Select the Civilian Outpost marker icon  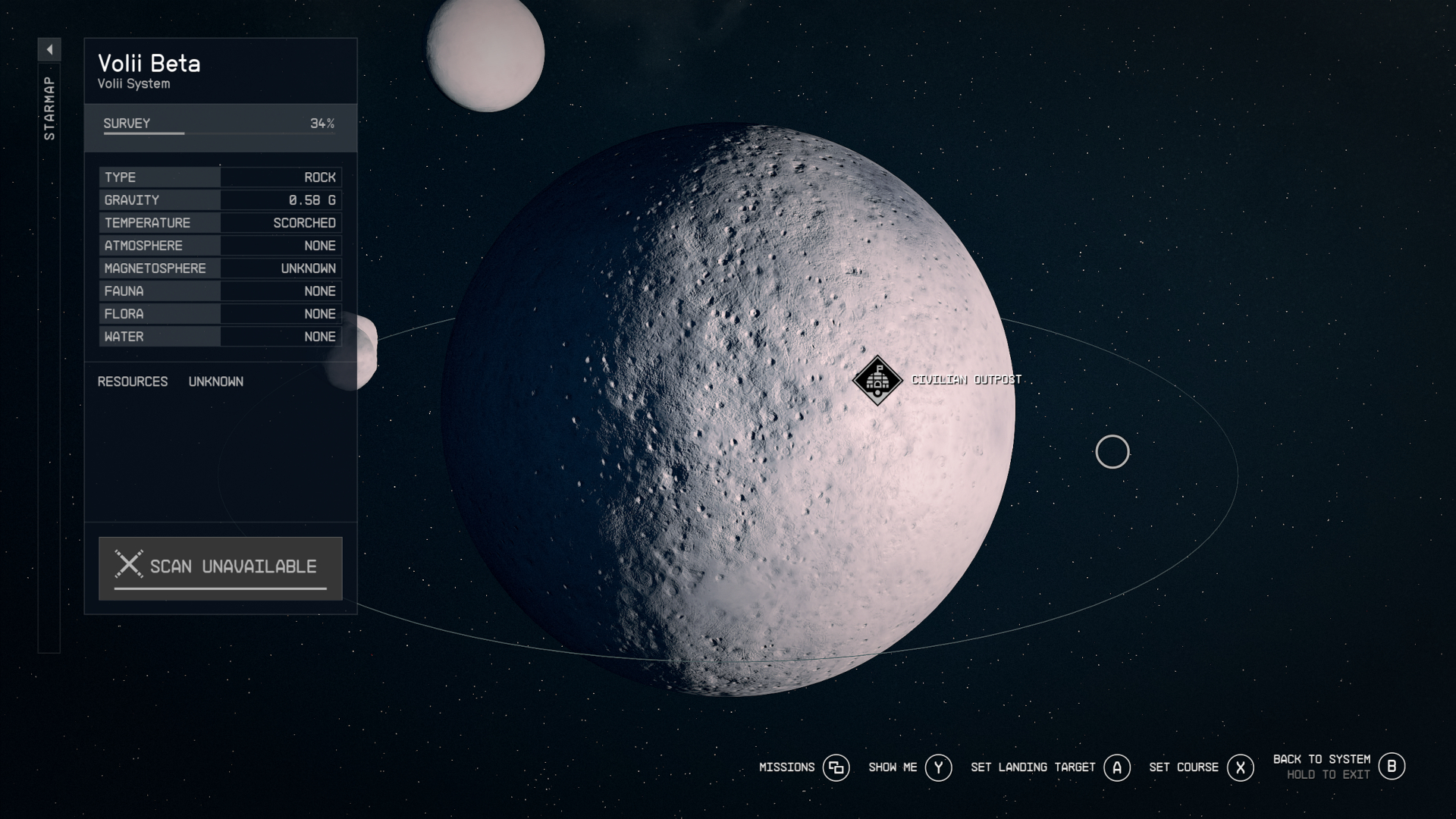(x=876, y=381)
